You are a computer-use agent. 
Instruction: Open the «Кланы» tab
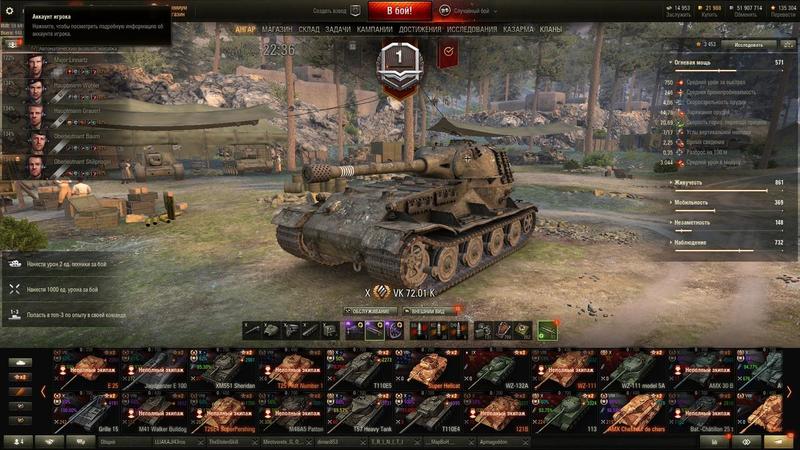tap(551, 30)
